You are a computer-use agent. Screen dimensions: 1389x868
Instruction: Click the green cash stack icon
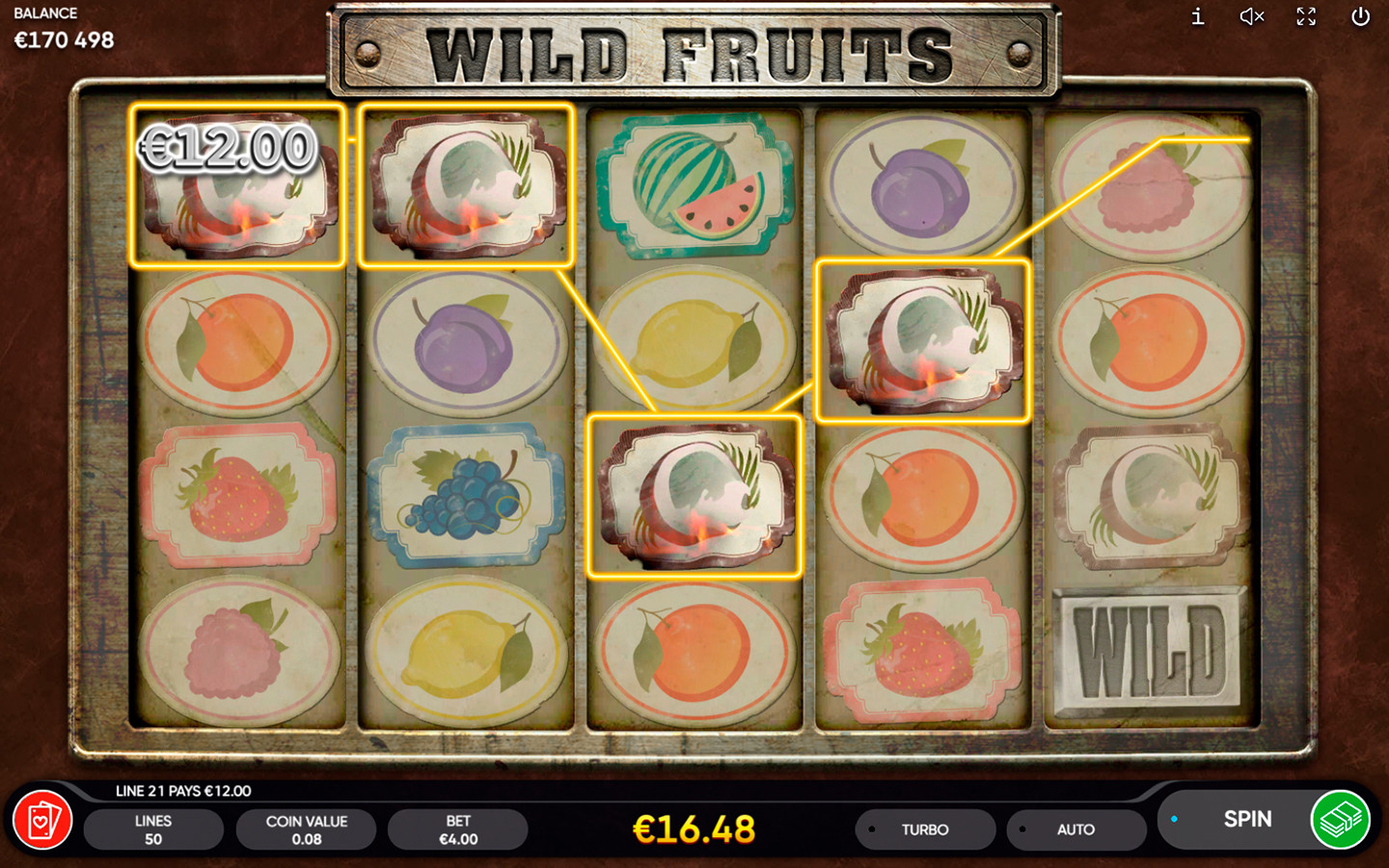[1341, 820]
